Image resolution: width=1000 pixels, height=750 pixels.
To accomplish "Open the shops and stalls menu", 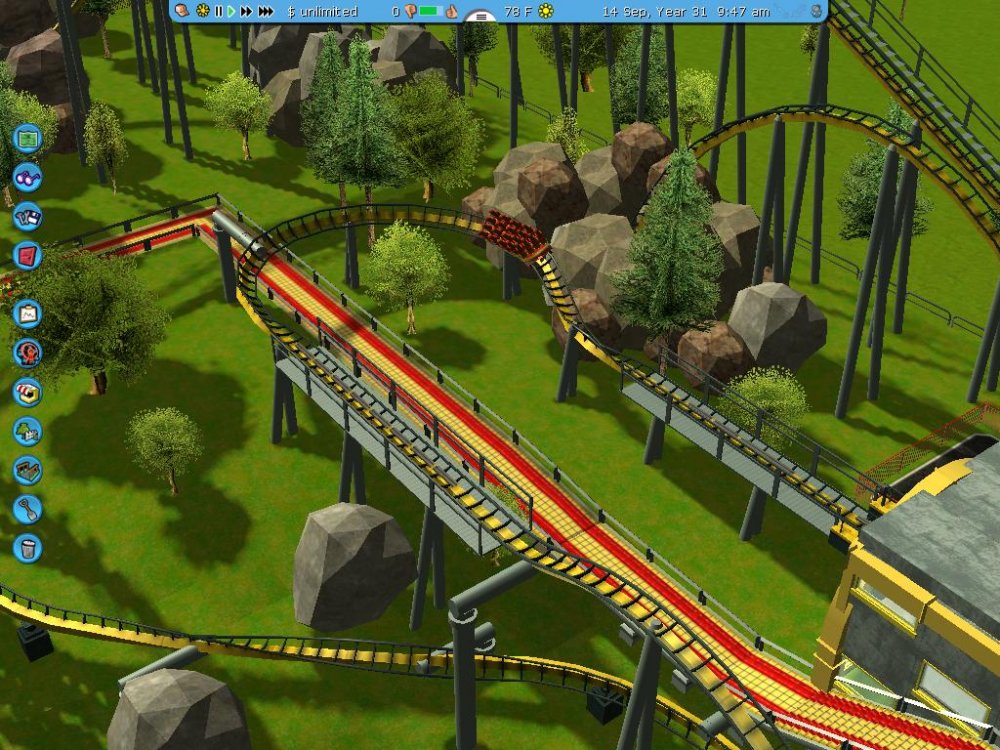I will [27, 391].
